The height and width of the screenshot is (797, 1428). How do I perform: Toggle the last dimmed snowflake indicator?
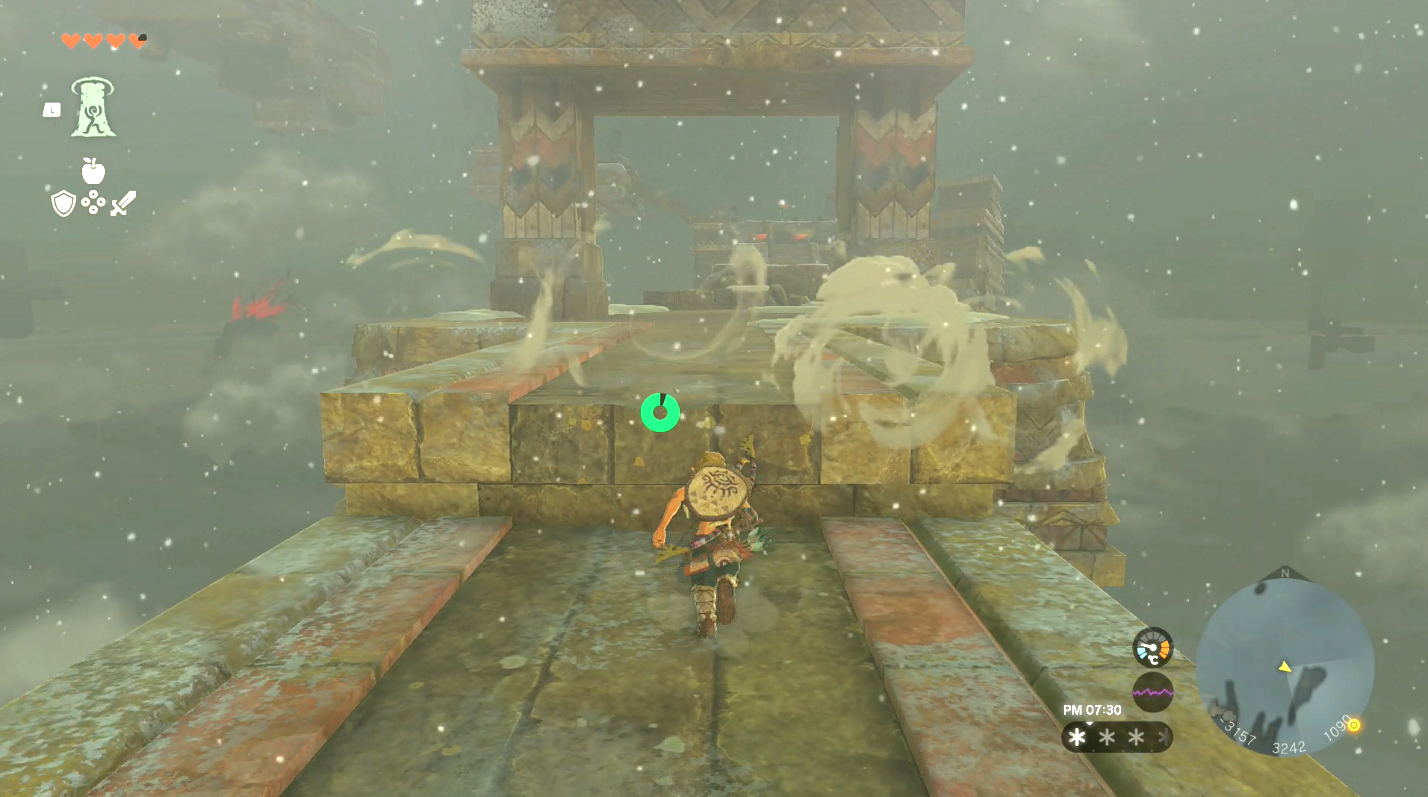point(1163,735)
